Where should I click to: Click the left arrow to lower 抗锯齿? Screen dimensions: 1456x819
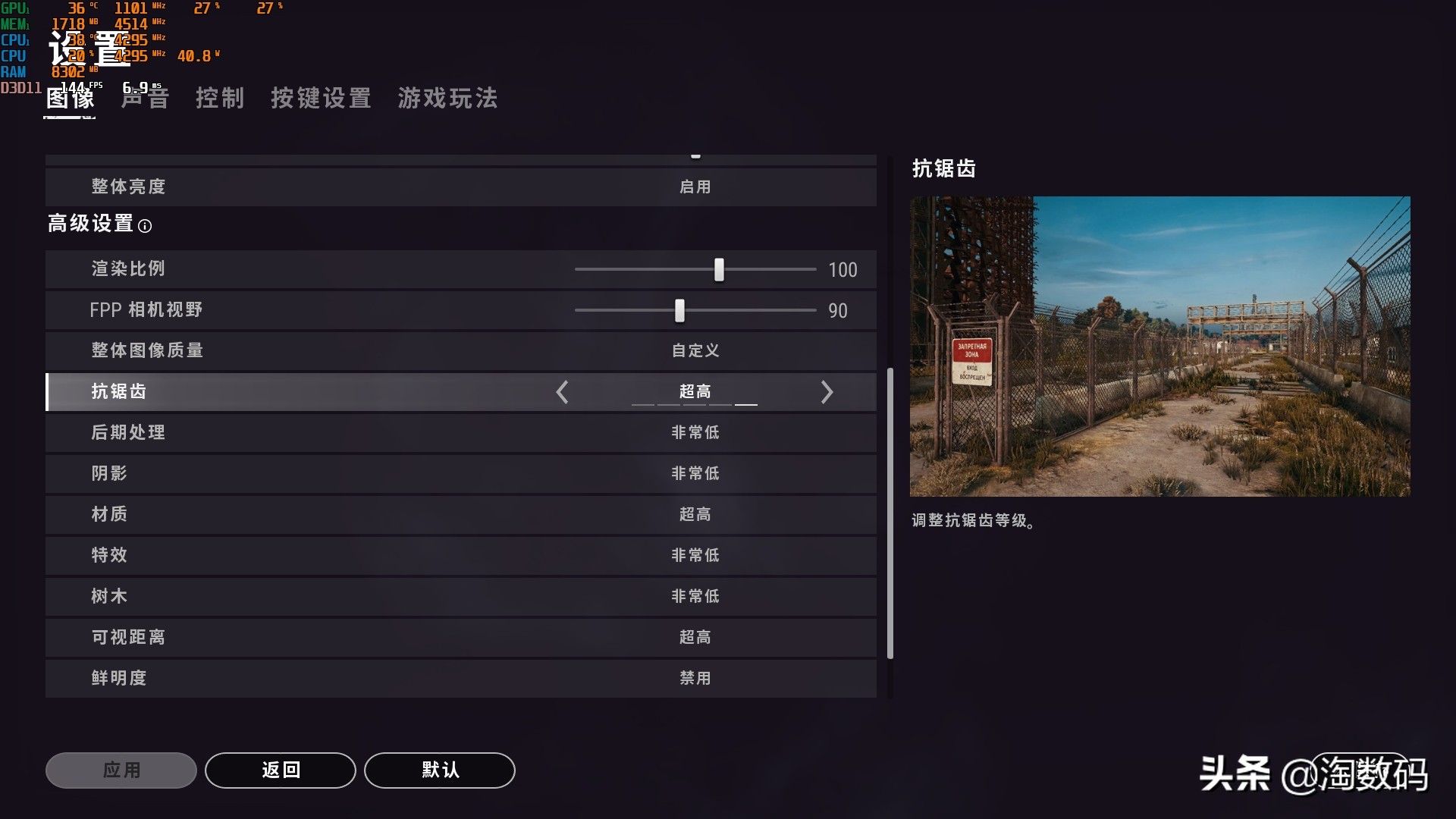point(563,392)
